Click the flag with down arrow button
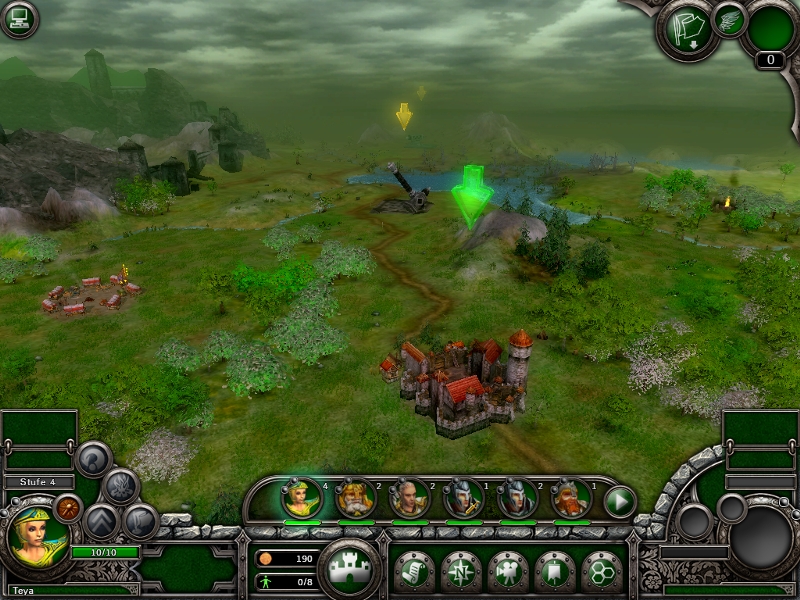This screenshot has height=600, width=800. (685, 29)
